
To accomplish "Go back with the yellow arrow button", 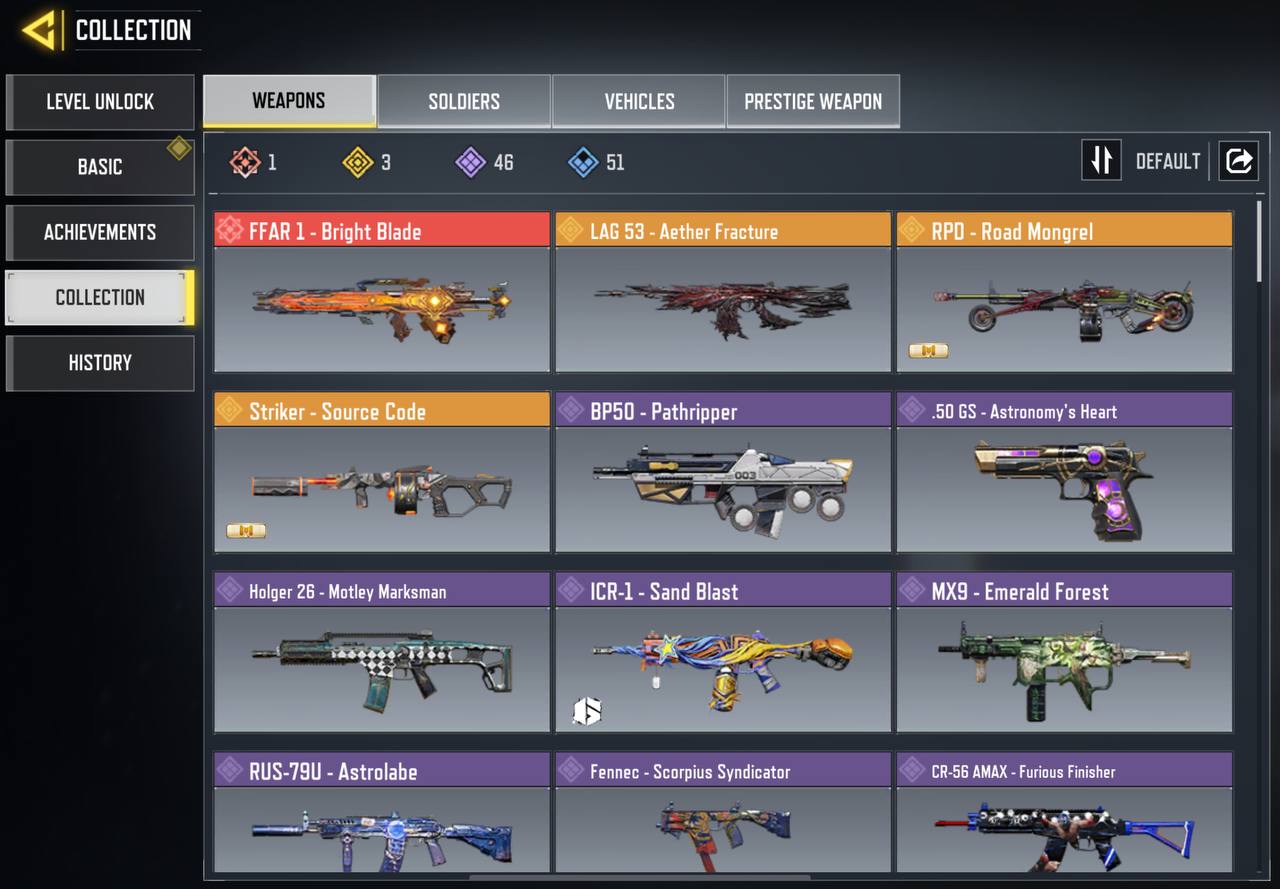I will point(40,31).
